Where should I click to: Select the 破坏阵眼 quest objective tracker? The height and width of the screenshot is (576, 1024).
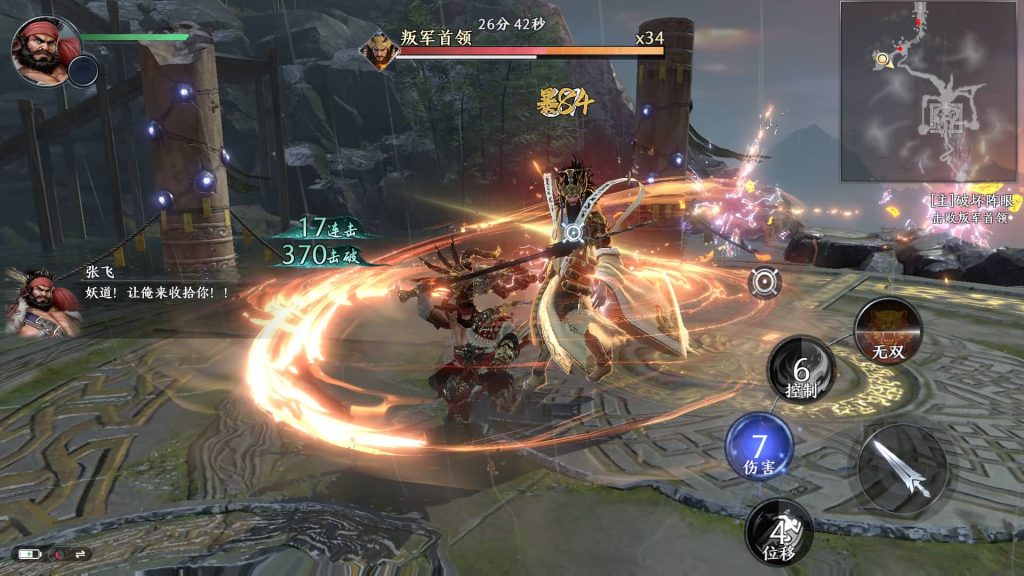(968, 208)
